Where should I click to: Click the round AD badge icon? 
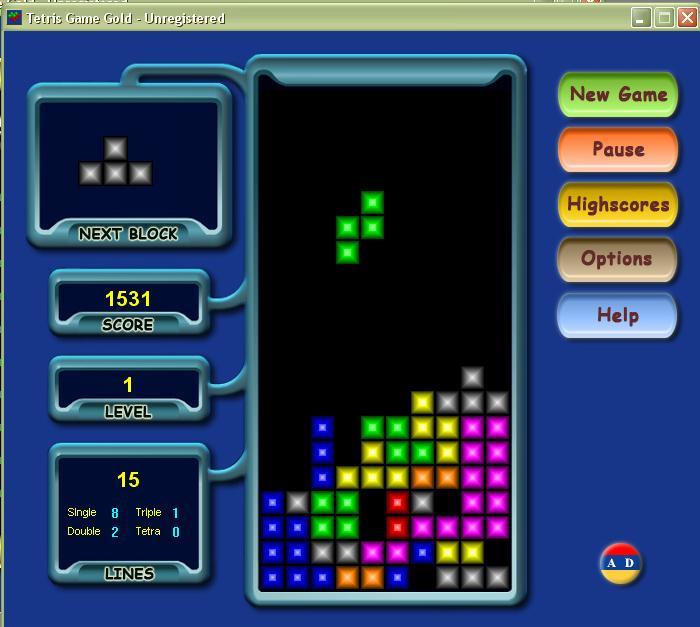621,562
